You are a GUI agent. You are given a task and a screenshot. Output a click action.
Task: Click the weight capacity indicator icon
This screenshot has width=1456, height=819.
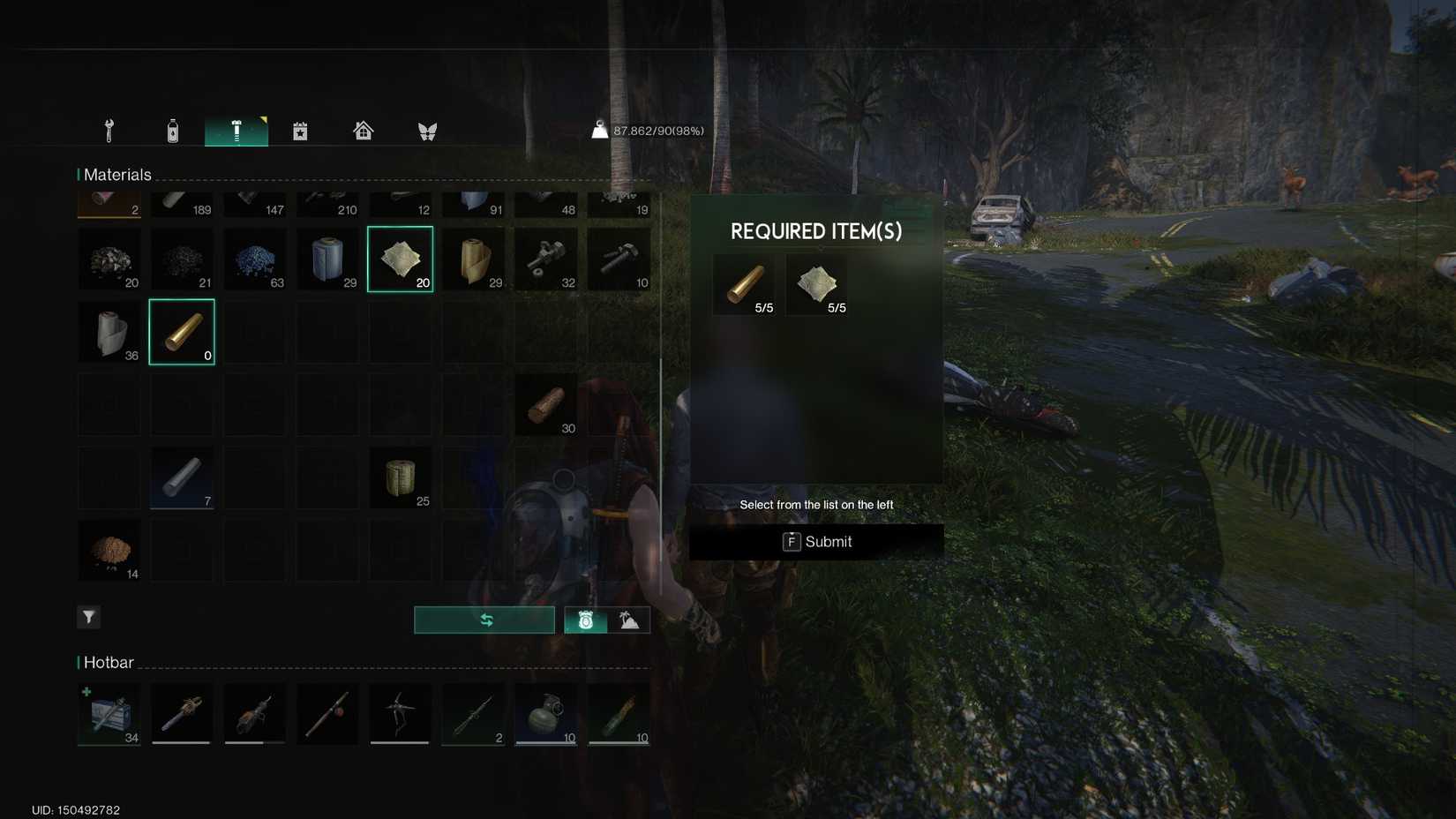coord(599,130)
